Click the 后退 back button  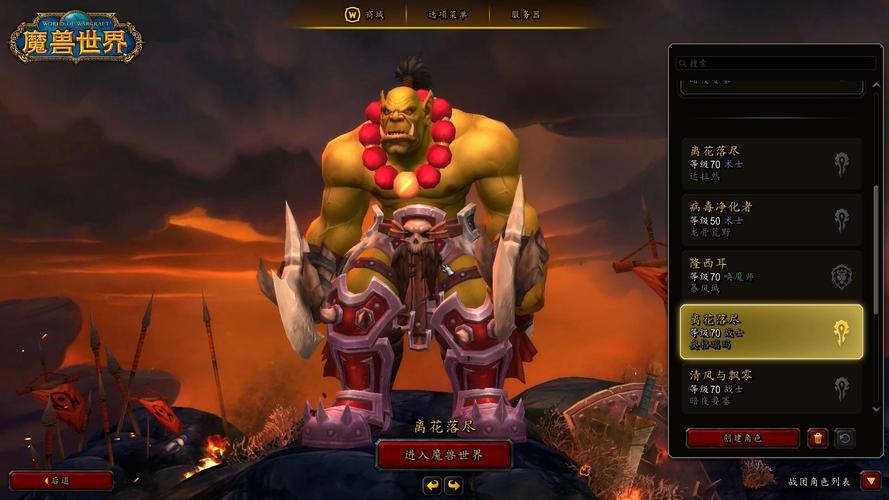61,481
